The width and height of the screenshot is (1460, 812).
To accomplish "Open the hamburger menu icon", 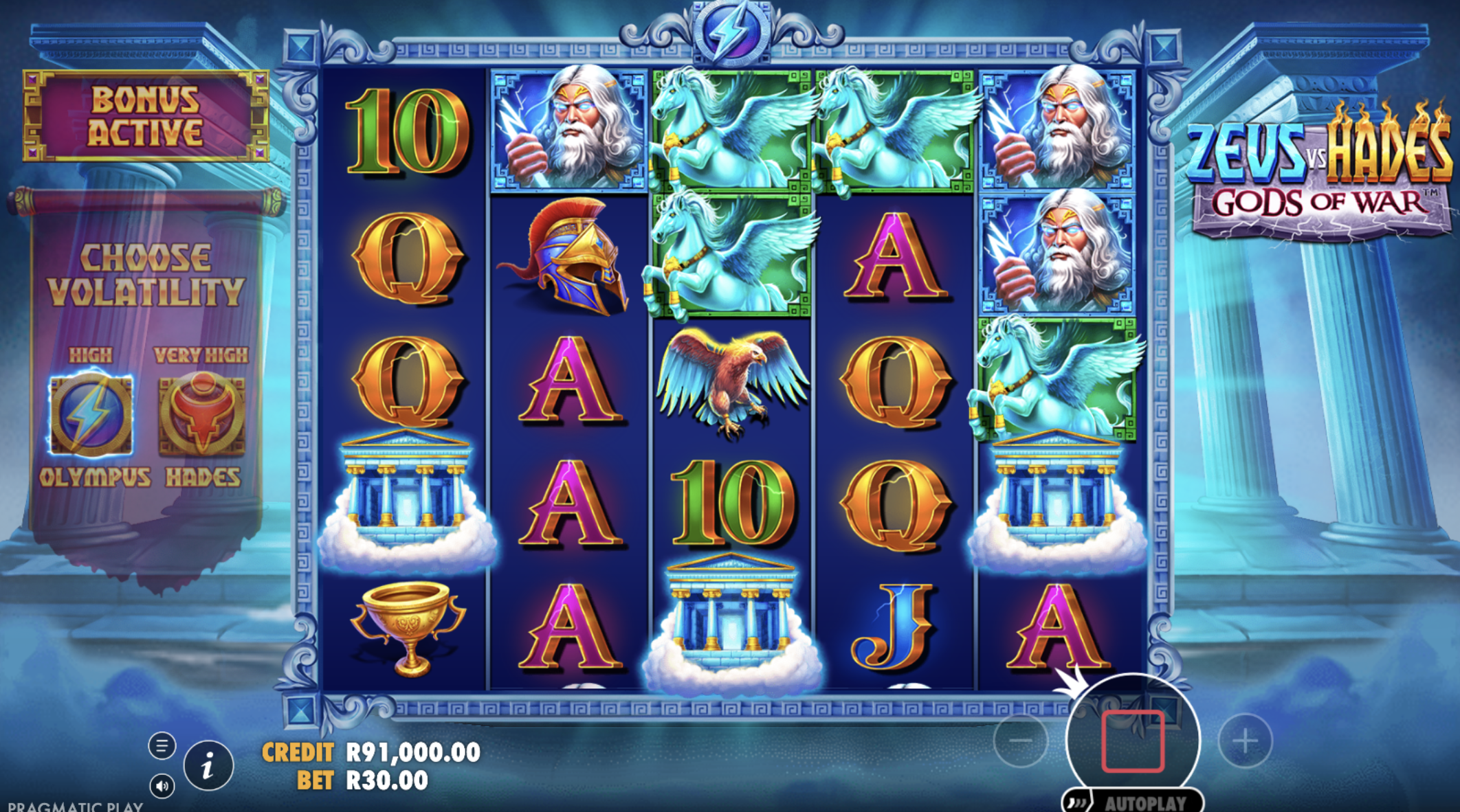I will tap(162, 745).
